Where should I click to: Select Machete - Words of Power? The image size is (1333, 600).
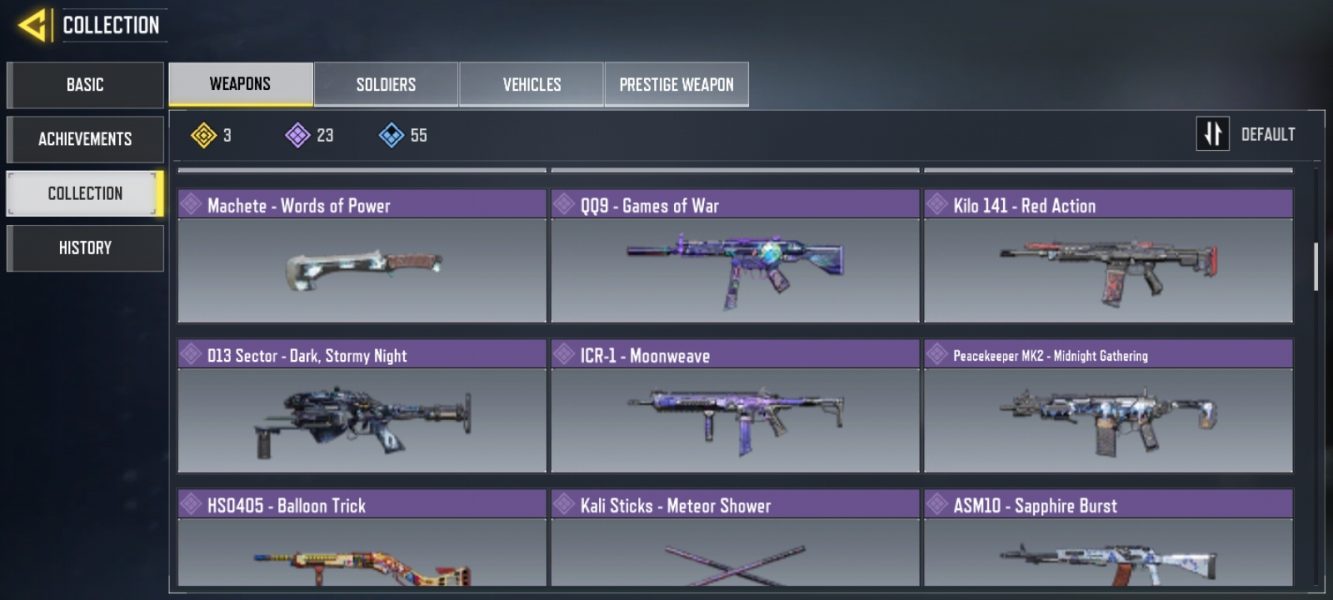362,256
